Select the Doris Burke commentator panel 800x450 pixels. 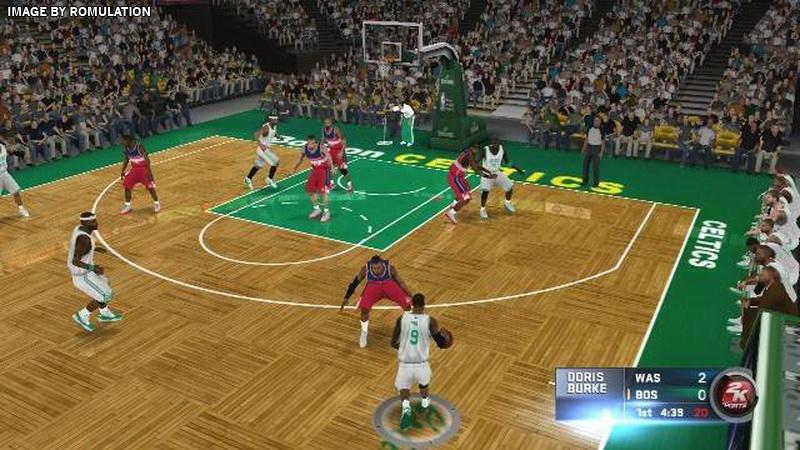pos(588,387)
